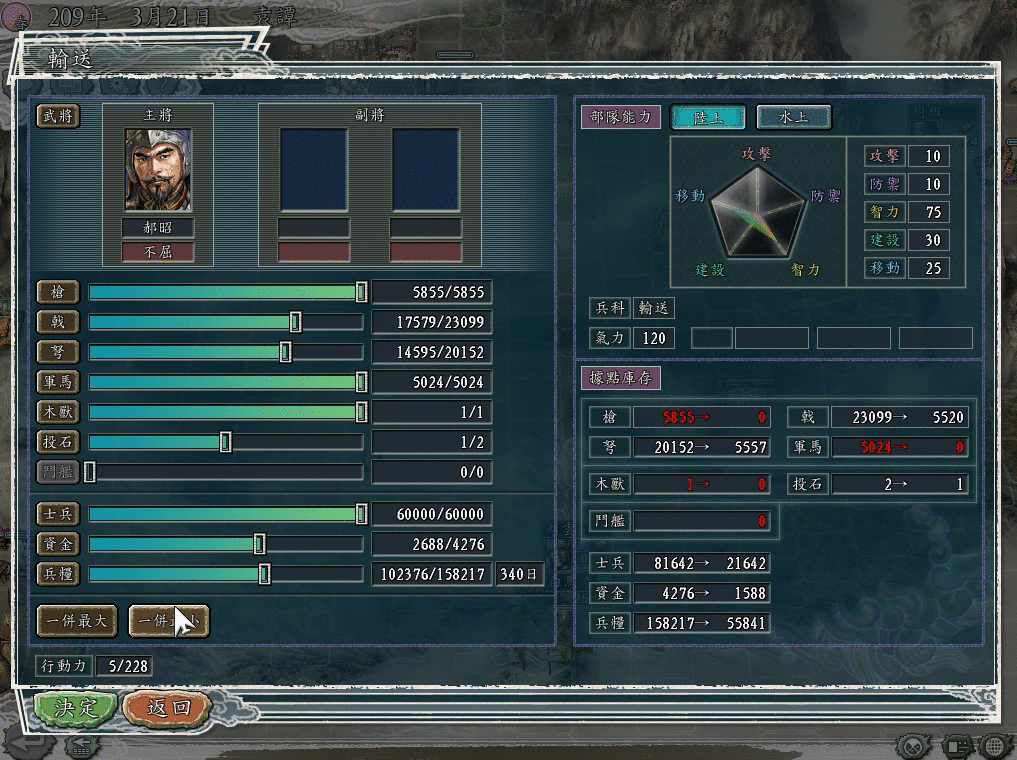Open the 武將 officer selection

58,117
